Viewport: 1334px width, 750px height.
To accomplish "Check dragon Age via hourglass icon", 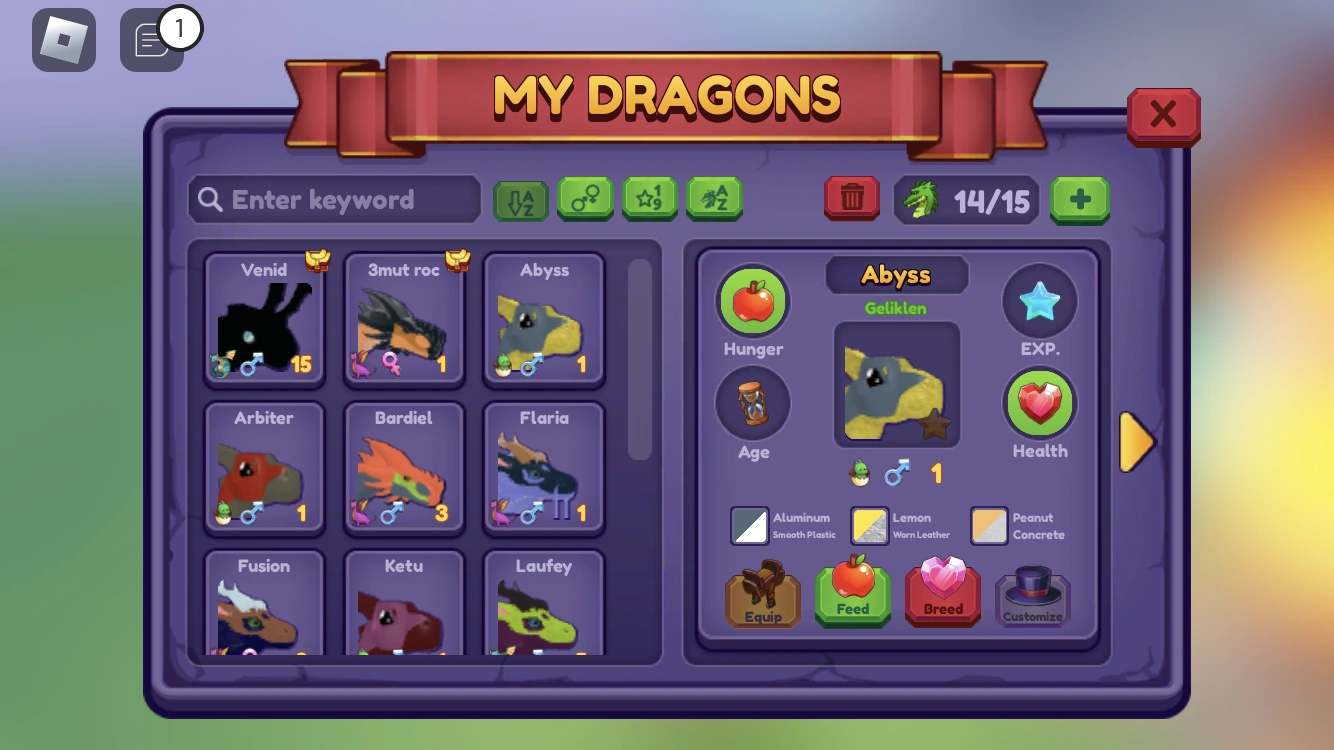I will 753,403.
